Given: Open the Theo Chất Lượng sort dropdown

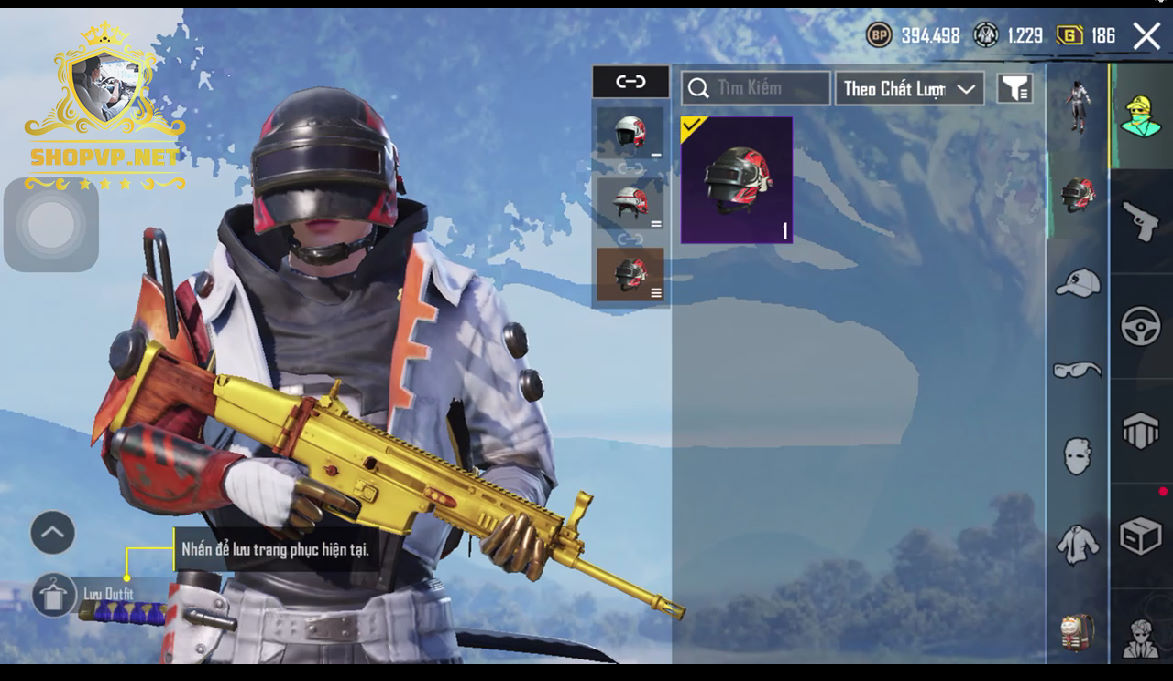Looking at the screenshot, I should [x=909, y=89].
